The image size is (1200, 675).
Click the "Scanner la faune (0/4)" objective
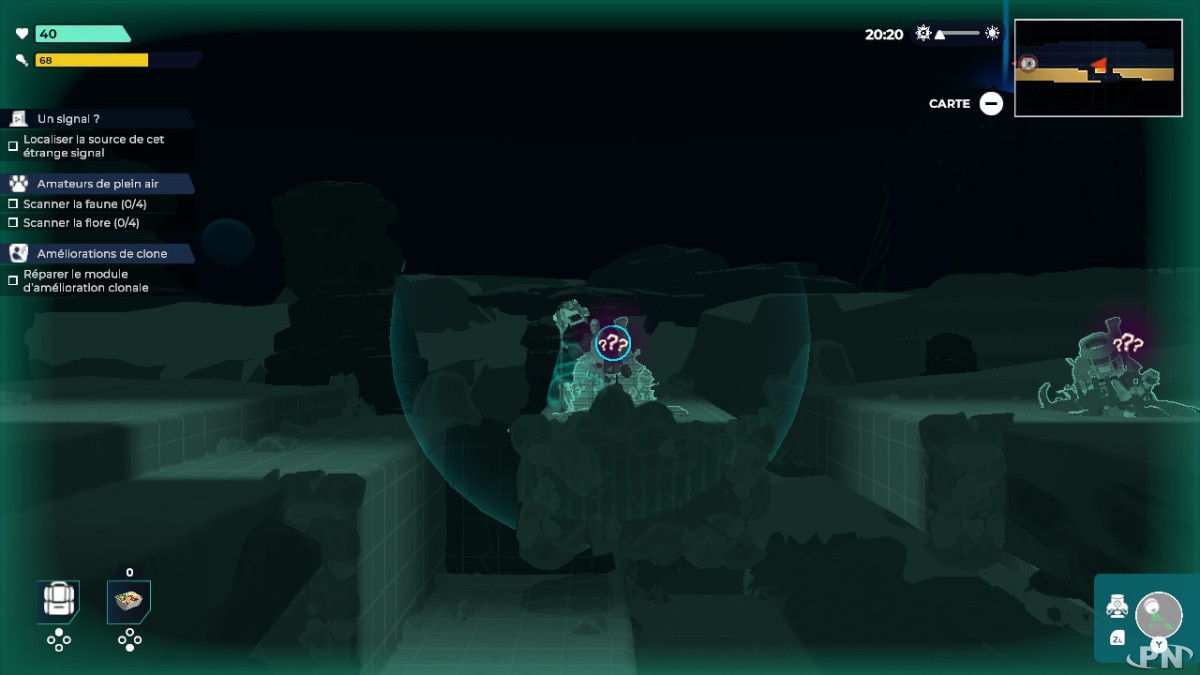[85, 204]
